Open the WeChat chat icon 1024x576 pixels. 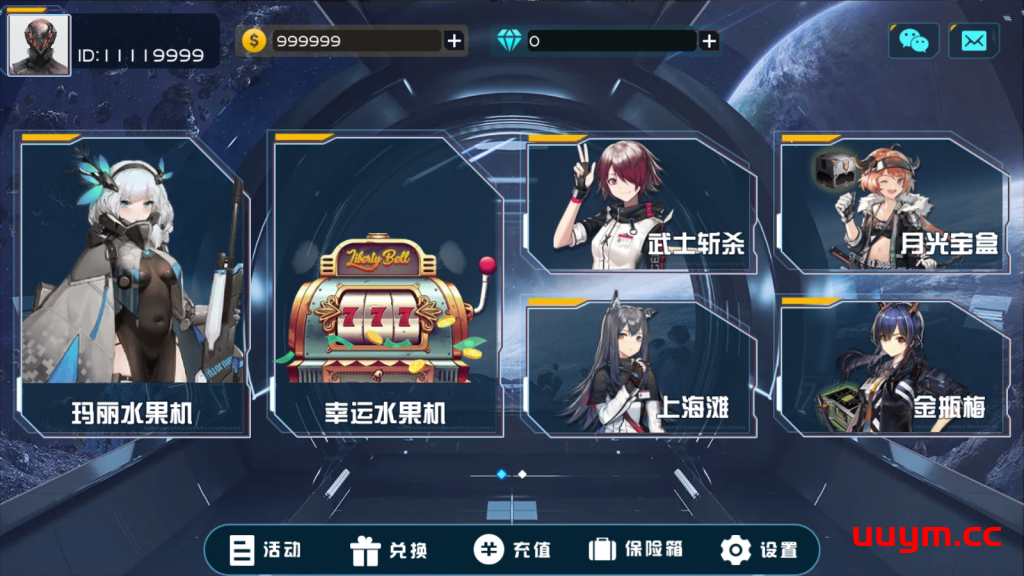pyautogui.click(x=913, y=41)
